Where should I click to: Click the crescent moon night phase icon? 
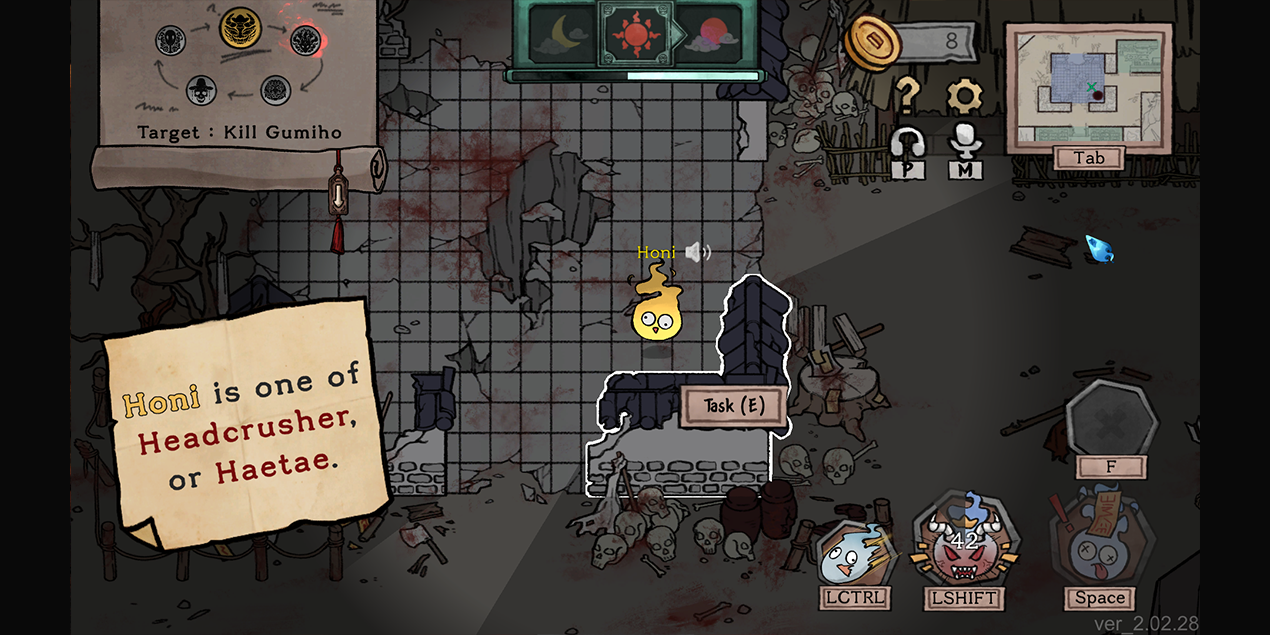(562, 35)
